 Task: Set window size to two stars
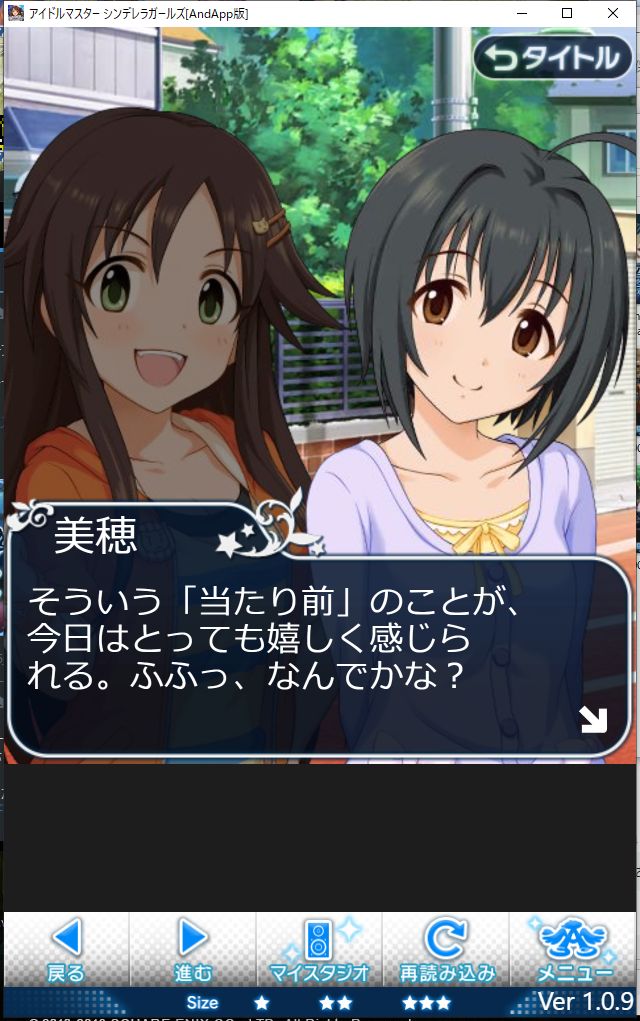click(336, 1002)
